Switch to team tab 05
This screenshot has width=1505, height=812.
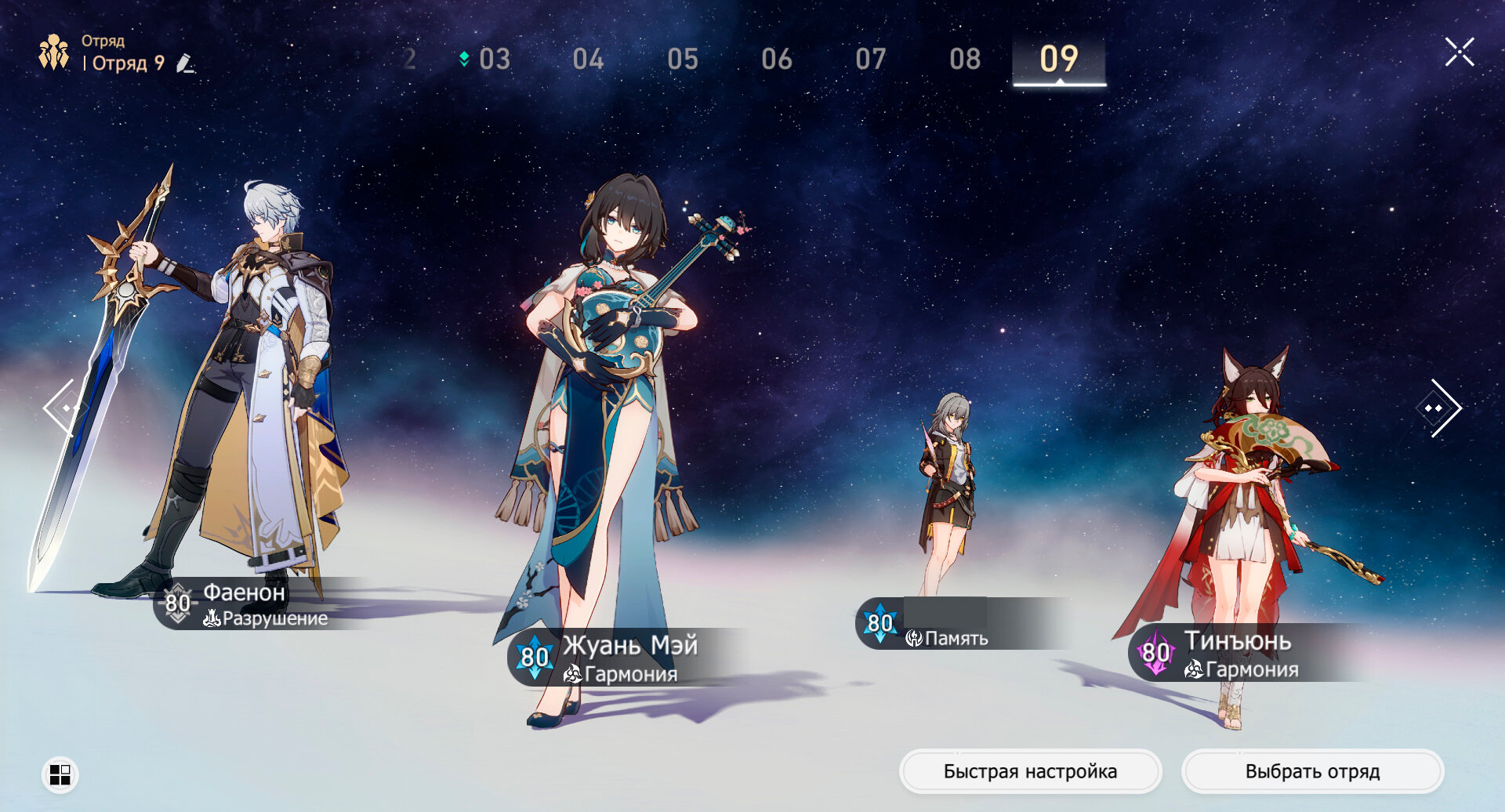click(682, 60)
